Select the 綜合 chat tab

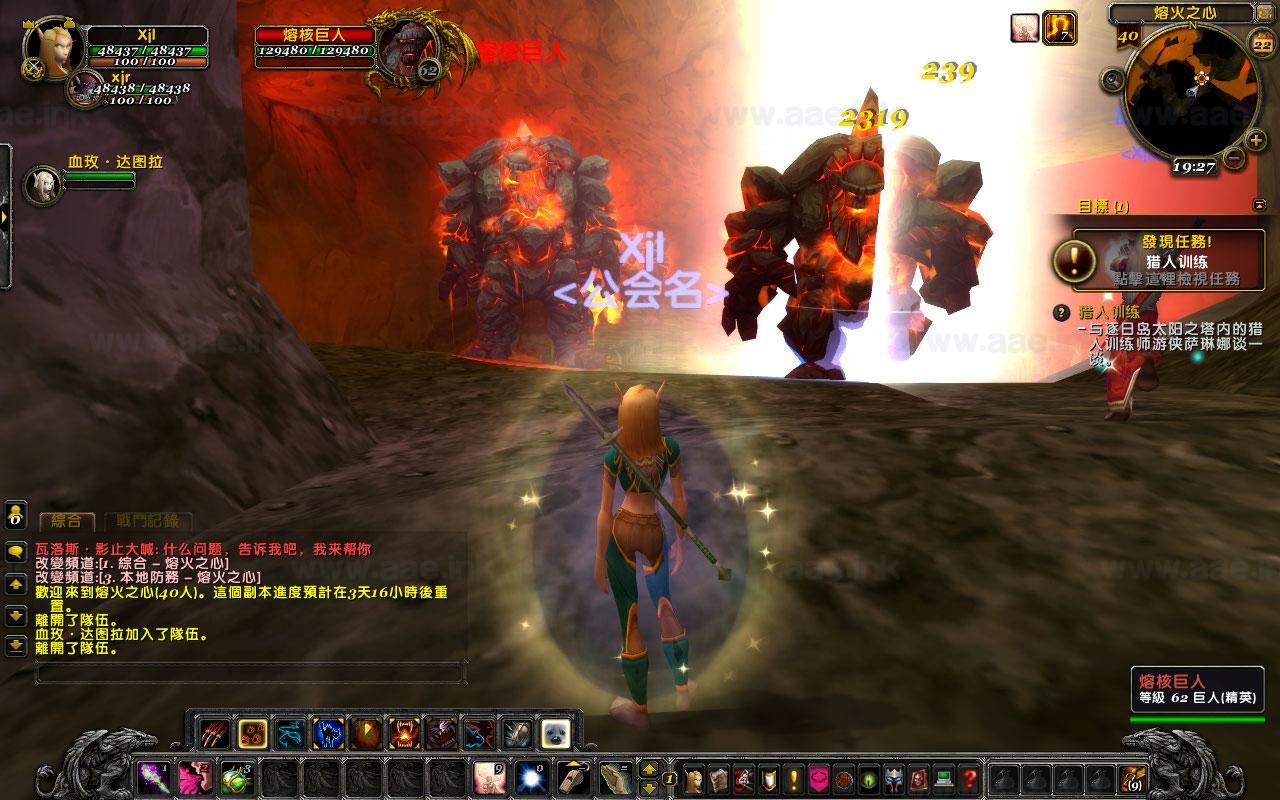pyautogui.click(x=67, y=521)
